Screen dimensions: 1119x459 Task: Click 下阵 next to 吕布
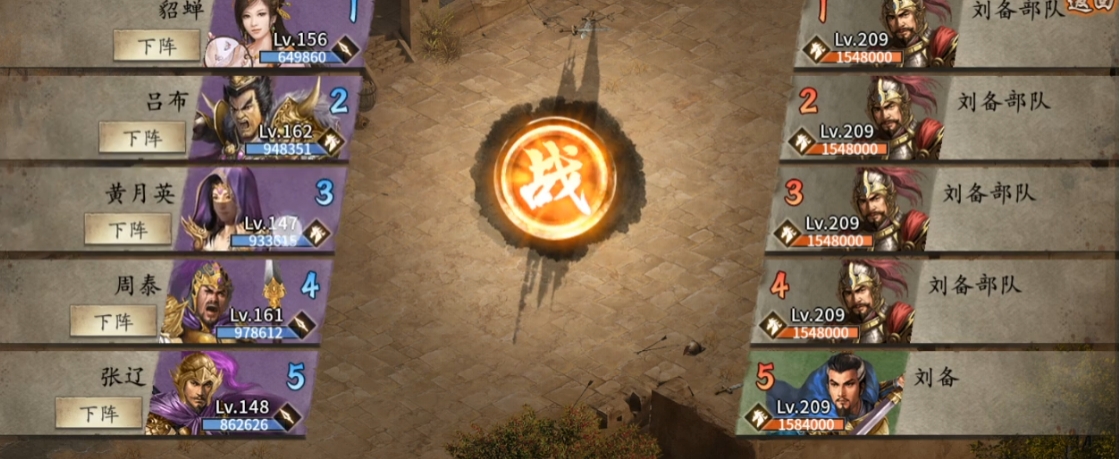[x=142, y=137]
